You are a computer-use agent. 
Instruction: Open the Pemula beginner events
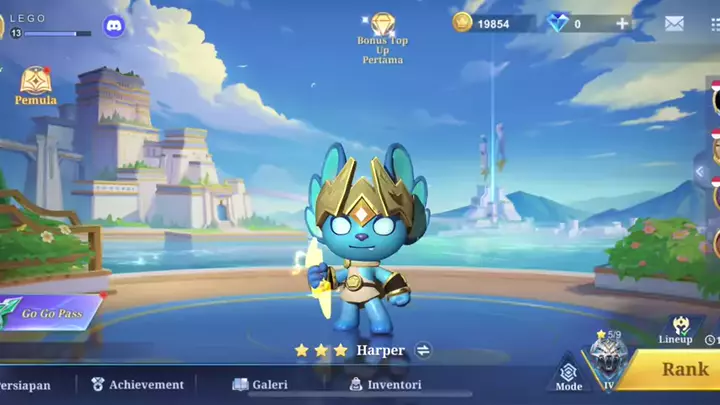[x=36, y=86]
